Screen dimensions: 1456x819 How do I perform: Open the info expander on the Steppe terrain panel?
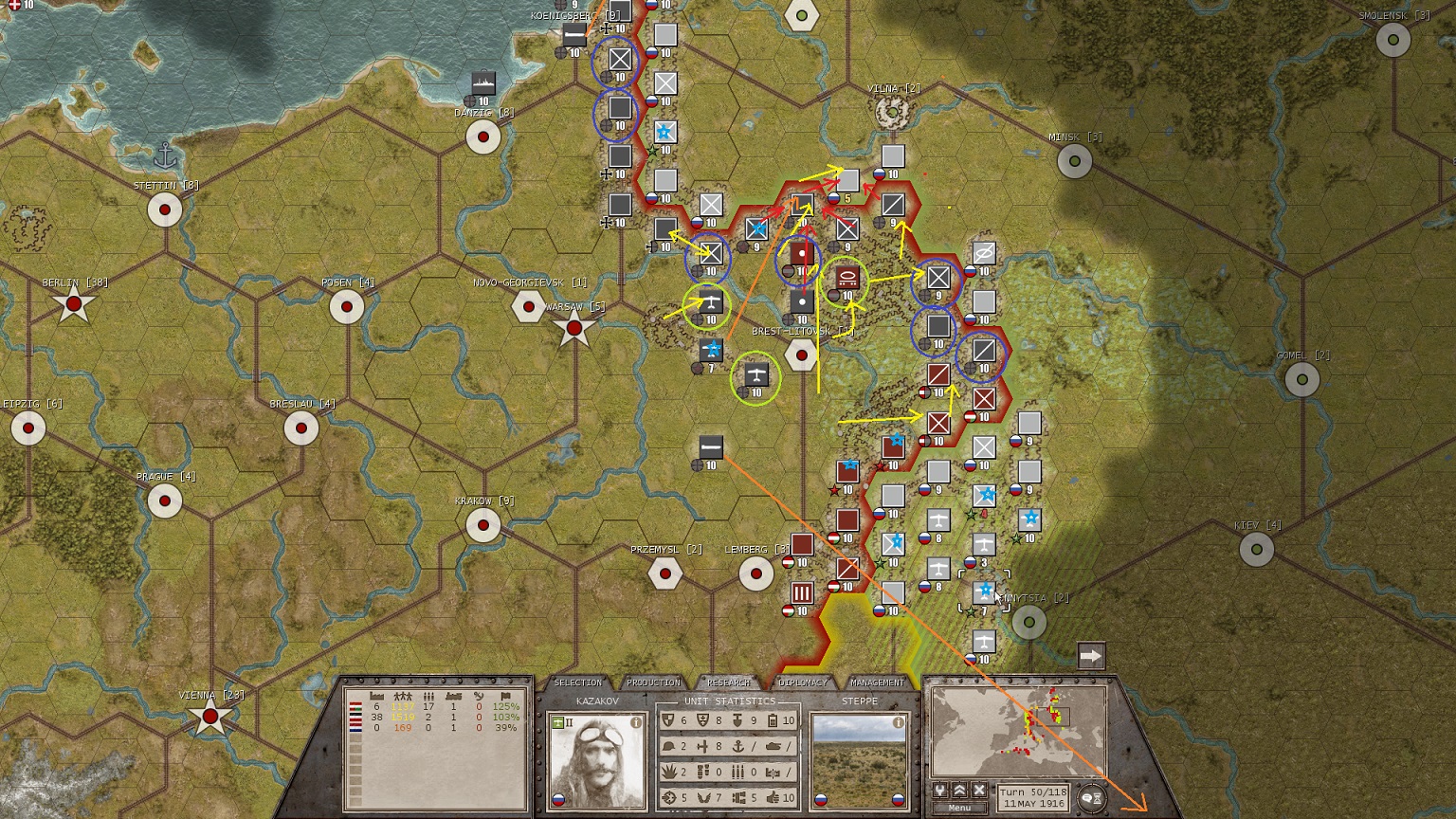[x=899, y=722]
